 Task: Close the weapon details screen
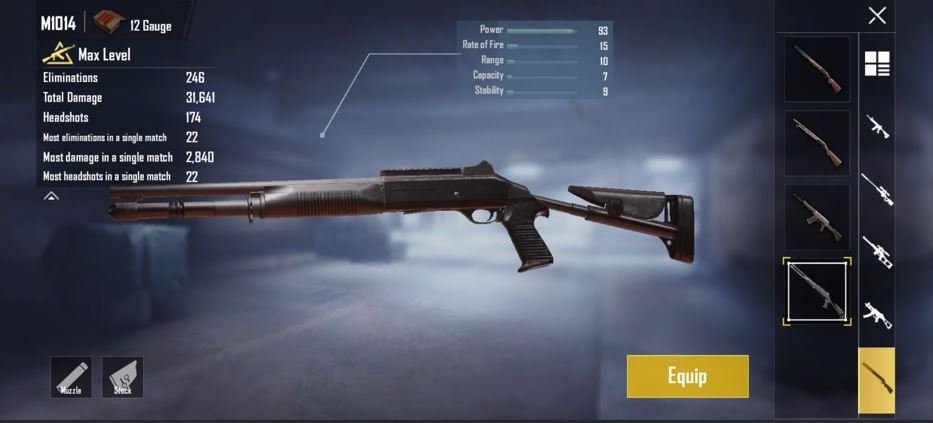[877, 15]
